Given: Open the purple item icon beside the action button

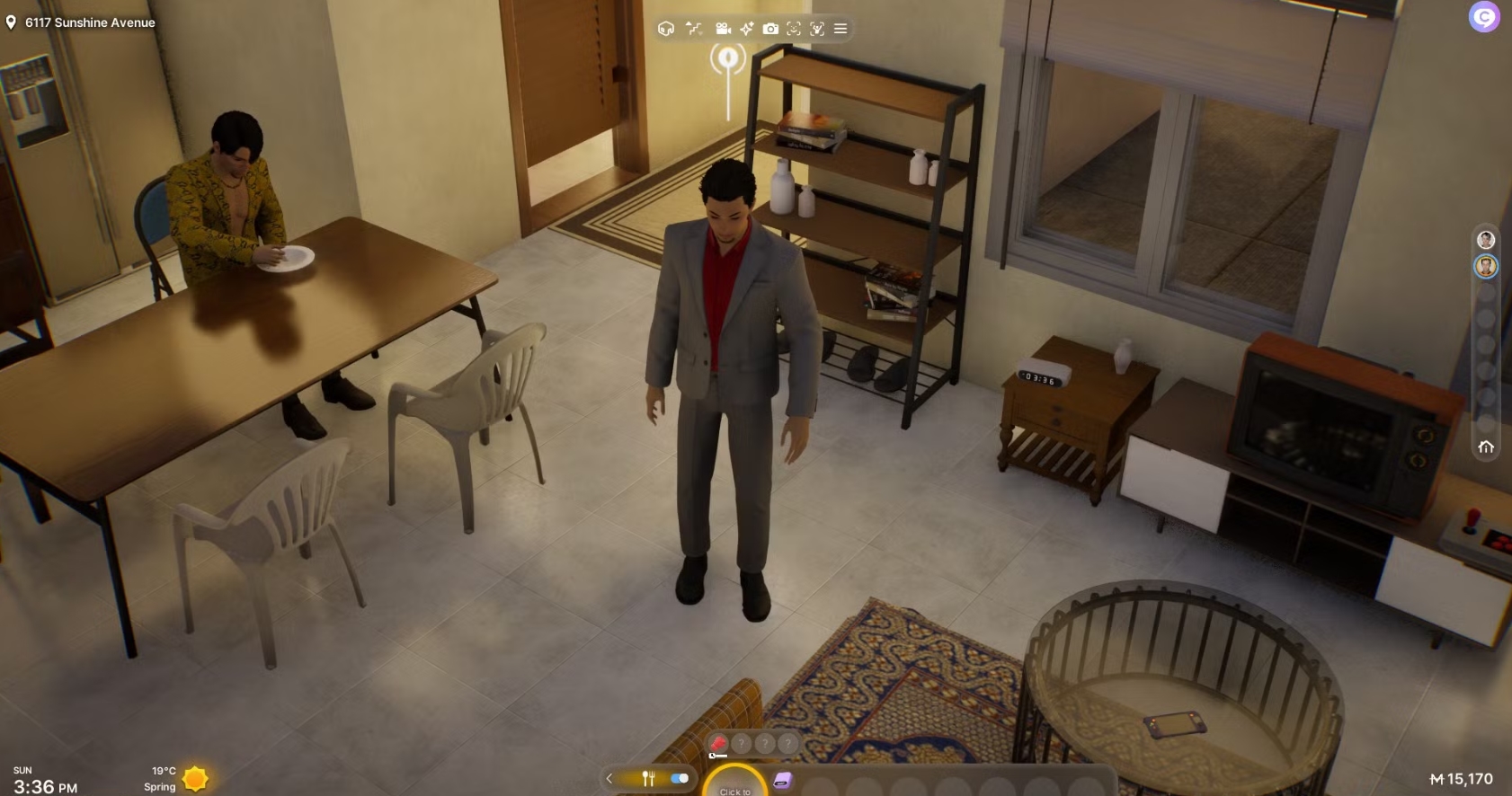Looking at the screenshot, I should point(782,780).
